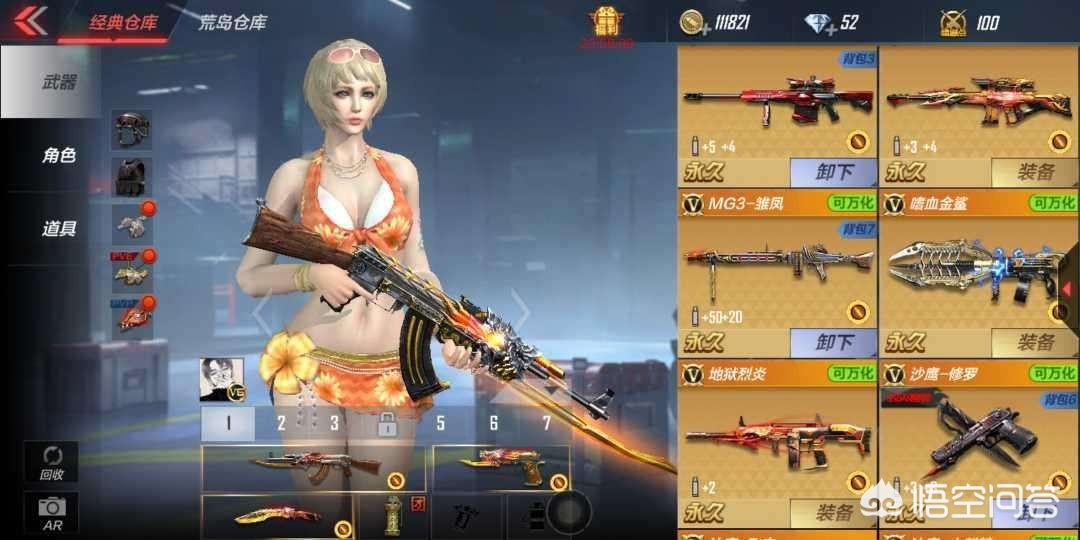Unequip the red Barrett sniper with 卸下
Screen dimensions: 1080x540
click(833, 172)
